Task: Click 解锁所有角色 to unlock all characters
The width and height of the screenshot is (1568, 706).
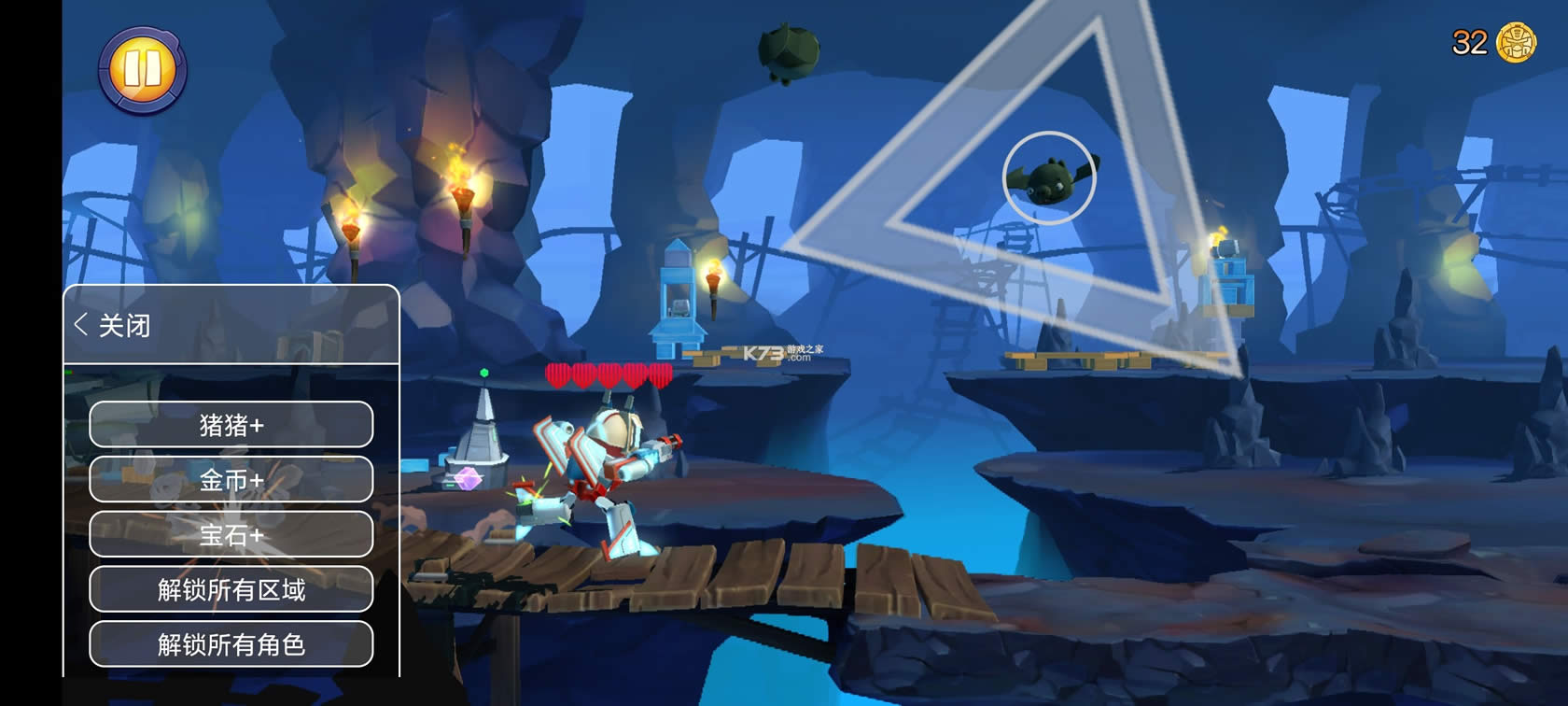Action: pos(231,644)
